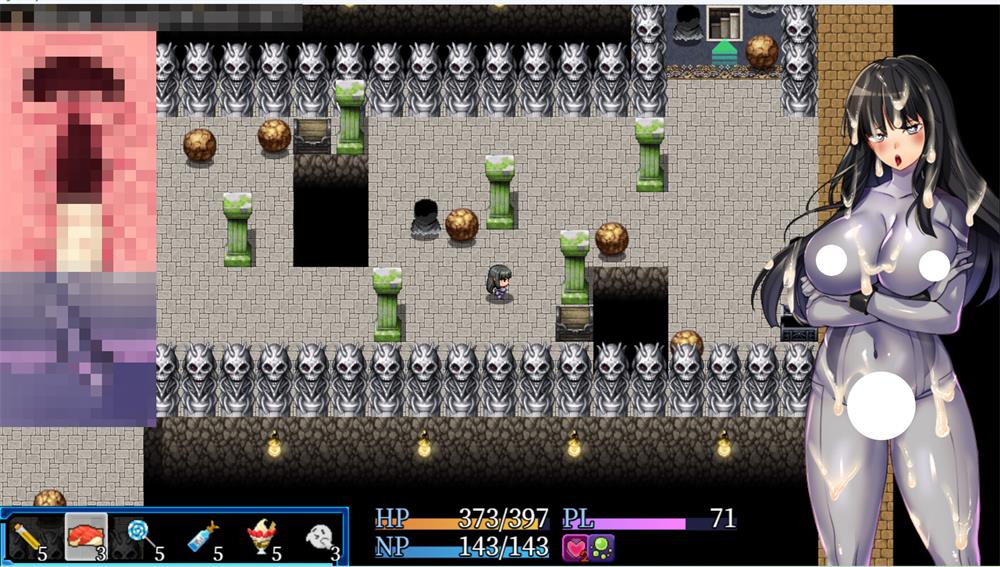Select the blue swirl lollipop slot
This screenshot has height=567, width=1000.
142,538
